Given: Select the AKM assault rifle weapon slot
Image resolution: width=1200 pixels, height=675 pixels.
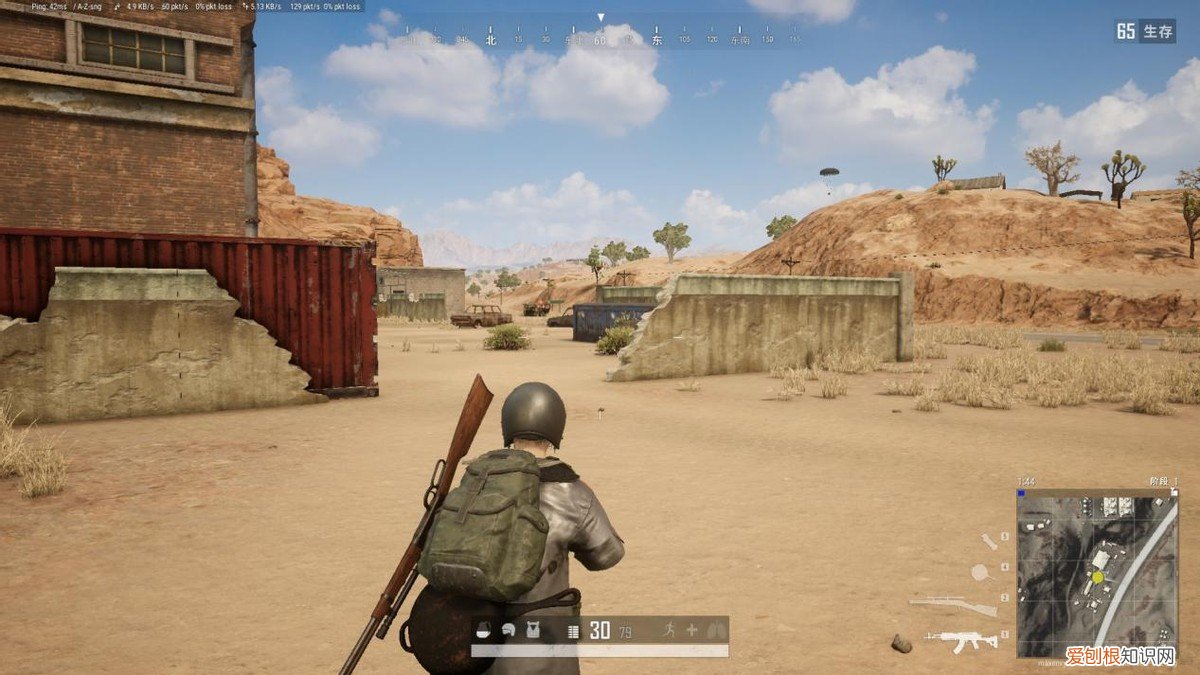Looking at the screenshot, I should 961,638.
